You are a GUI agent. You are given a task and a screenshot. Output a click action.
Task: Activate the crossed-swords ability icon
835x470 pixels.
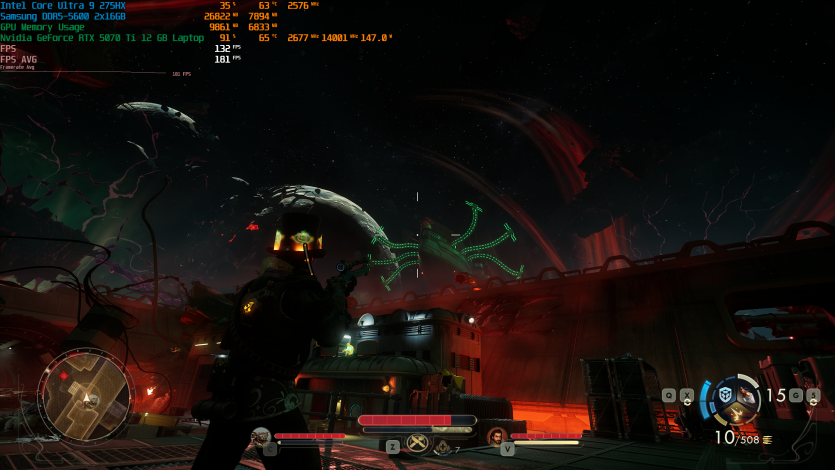(418, 443)
